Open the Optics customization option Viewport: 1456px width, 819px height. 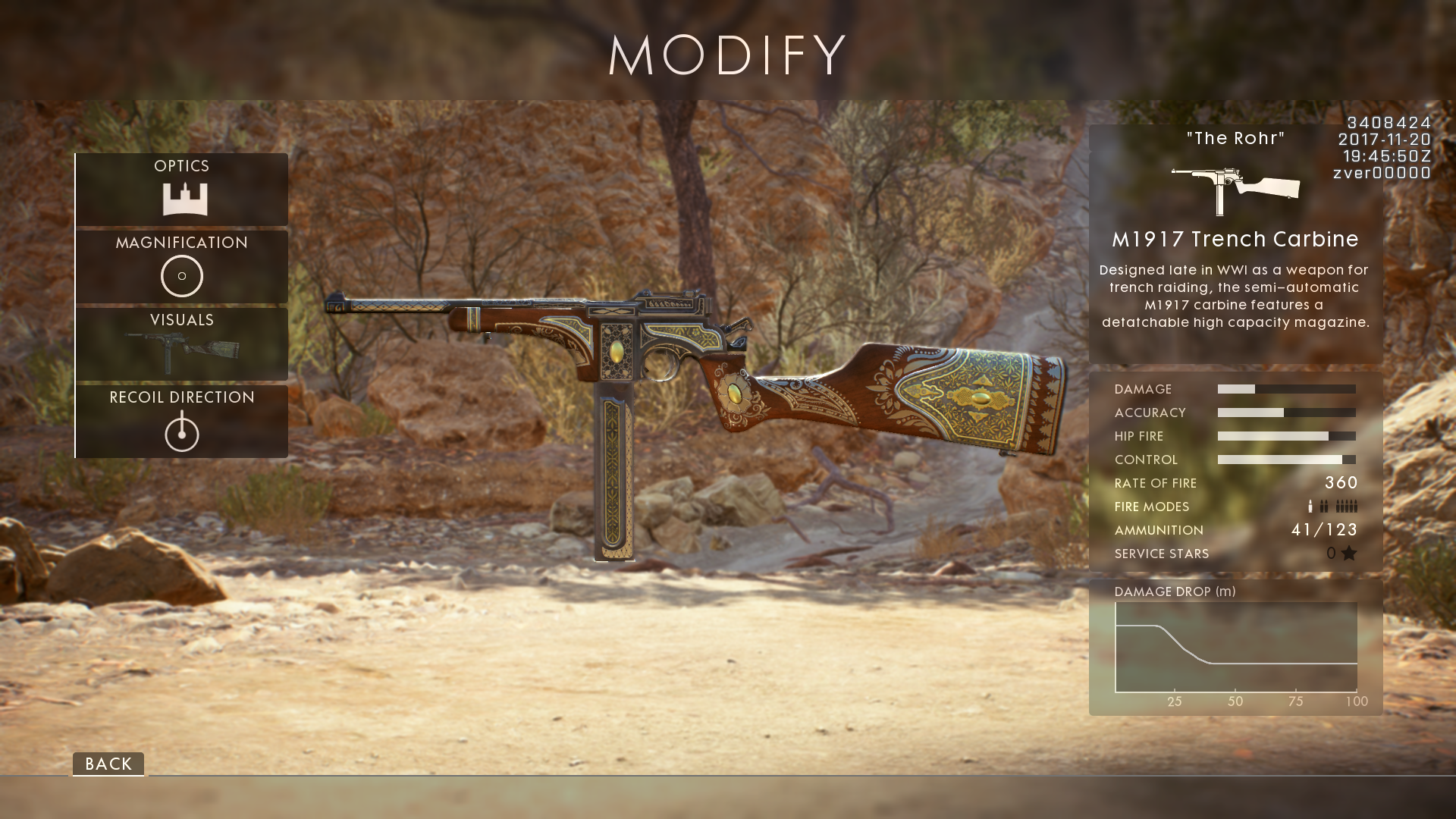pos(182,189)
